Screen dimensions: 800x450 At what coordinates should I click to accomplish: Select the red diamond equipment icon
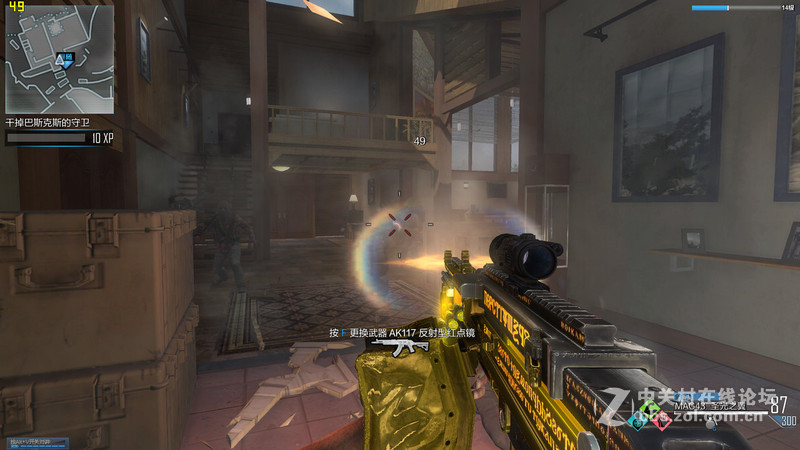coord(661,421)
